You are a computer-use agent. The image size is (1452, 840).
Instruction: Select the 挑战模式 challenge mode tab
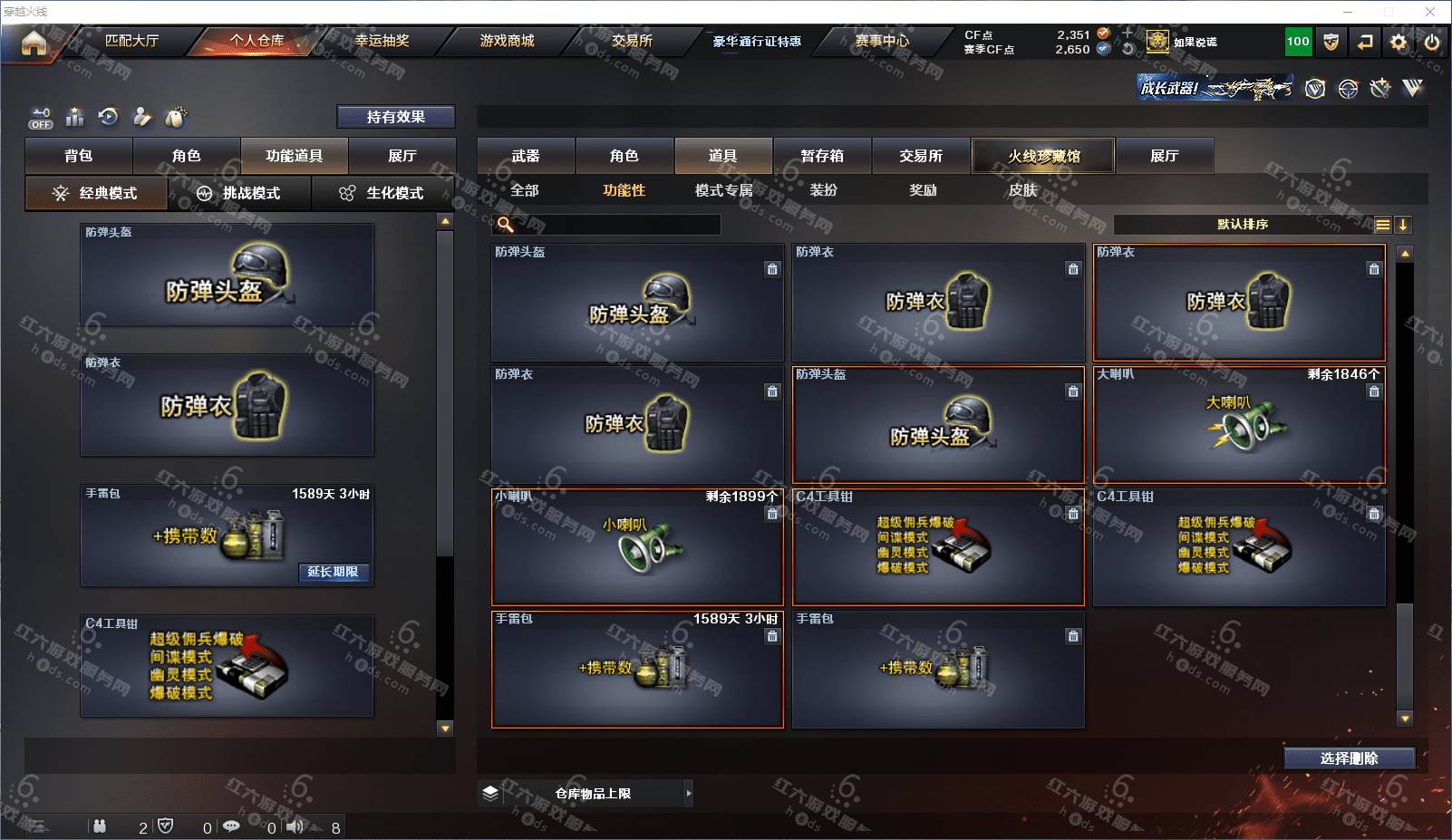(239, 193)
